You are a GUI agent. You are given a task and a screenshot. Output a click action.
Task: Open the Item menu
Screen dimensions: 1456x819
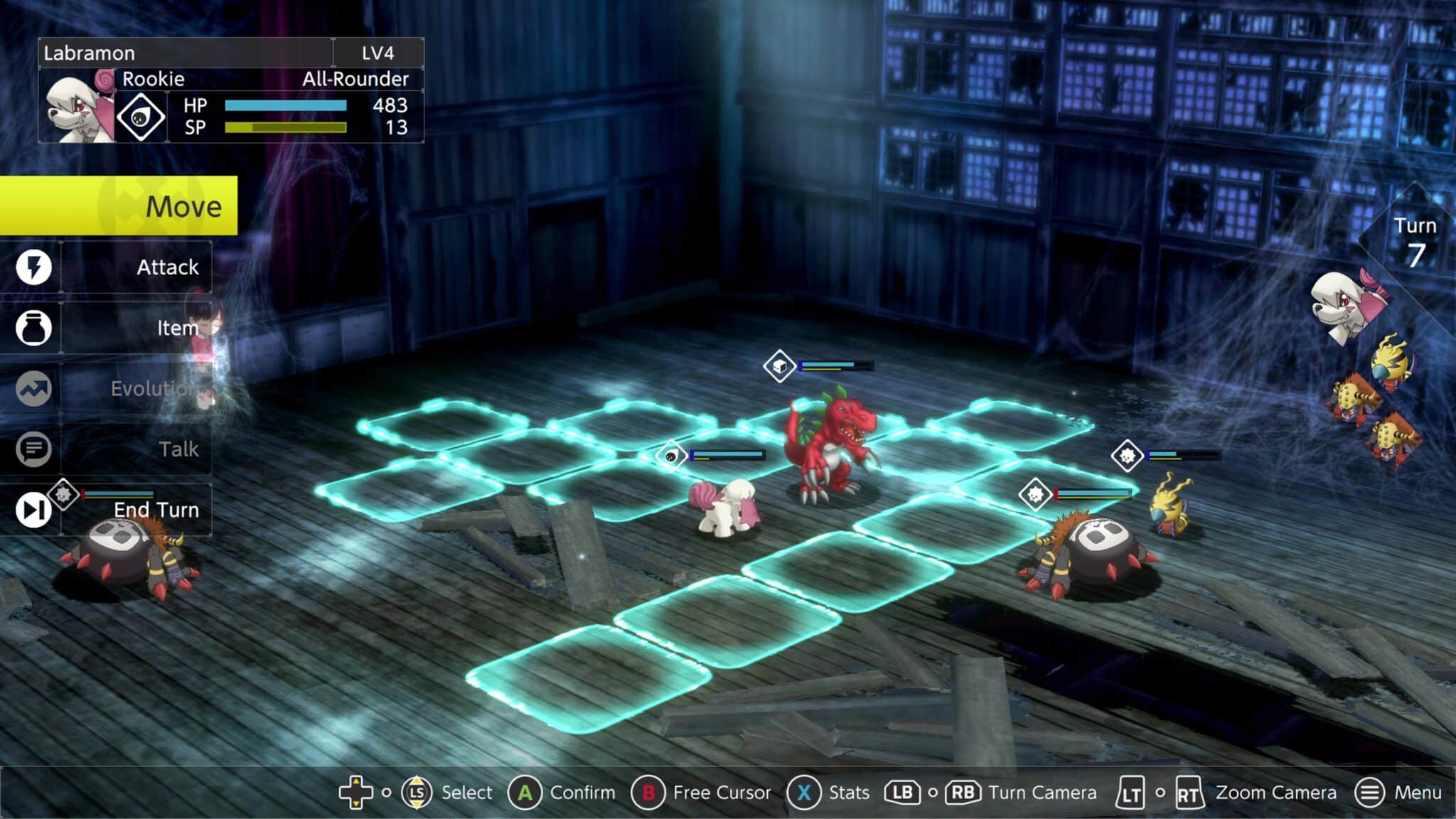point(135,328)
